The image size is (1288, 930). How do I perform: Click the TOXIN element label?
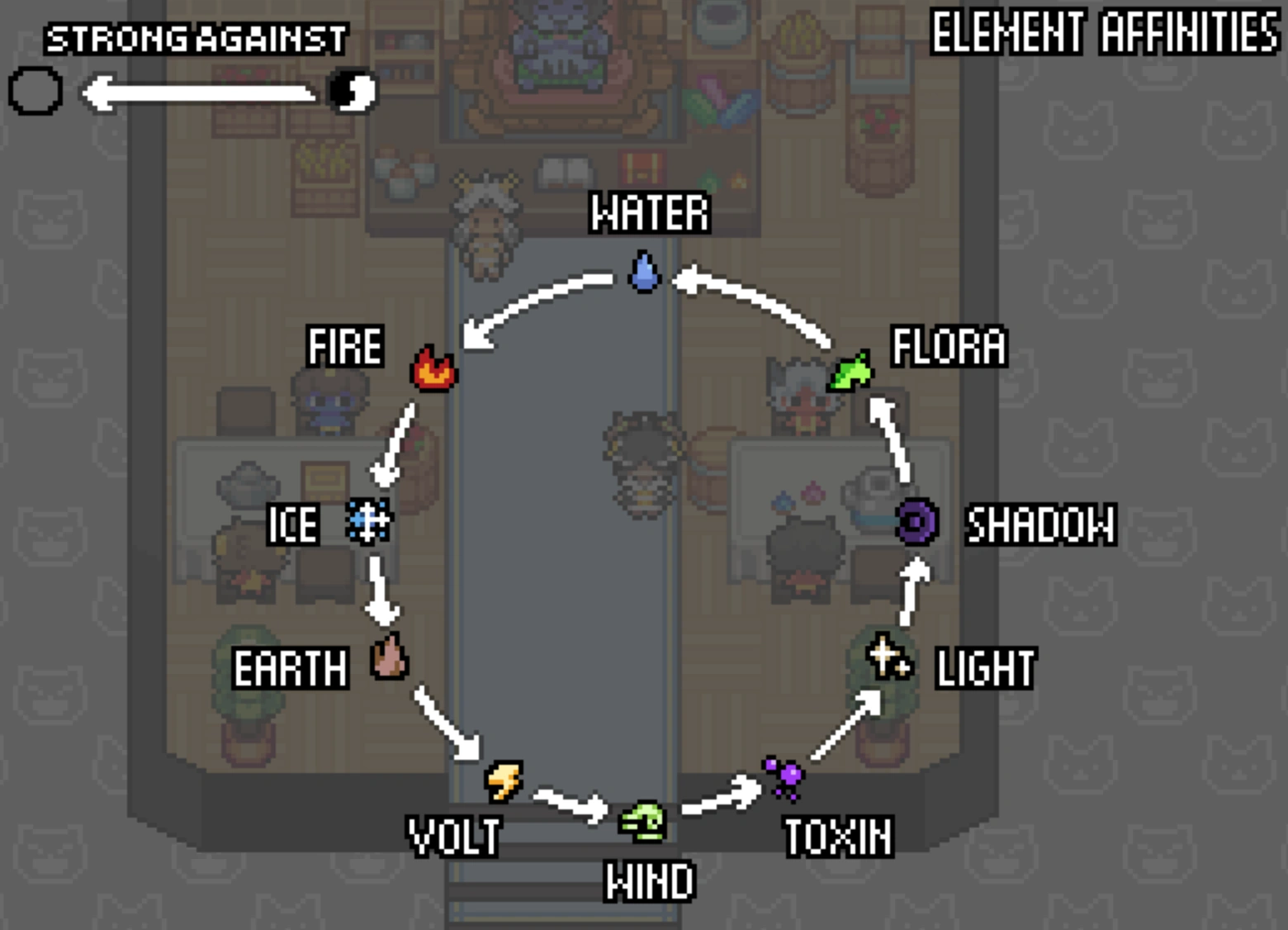pos(838,836)
